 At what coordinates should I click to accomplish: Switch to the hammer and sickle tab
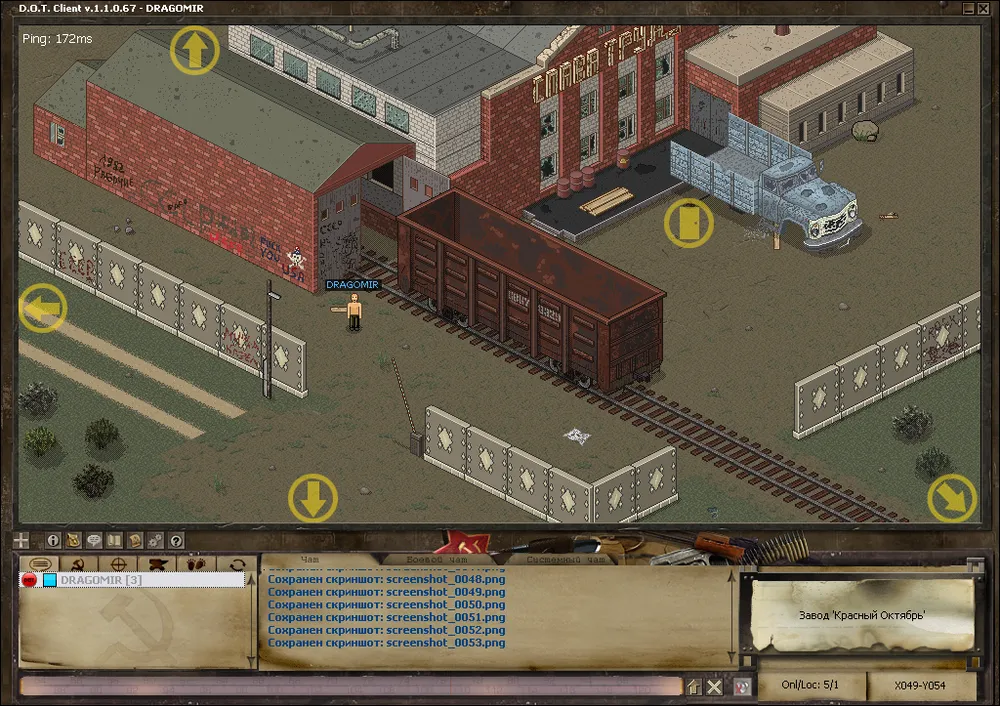point(76,565)
